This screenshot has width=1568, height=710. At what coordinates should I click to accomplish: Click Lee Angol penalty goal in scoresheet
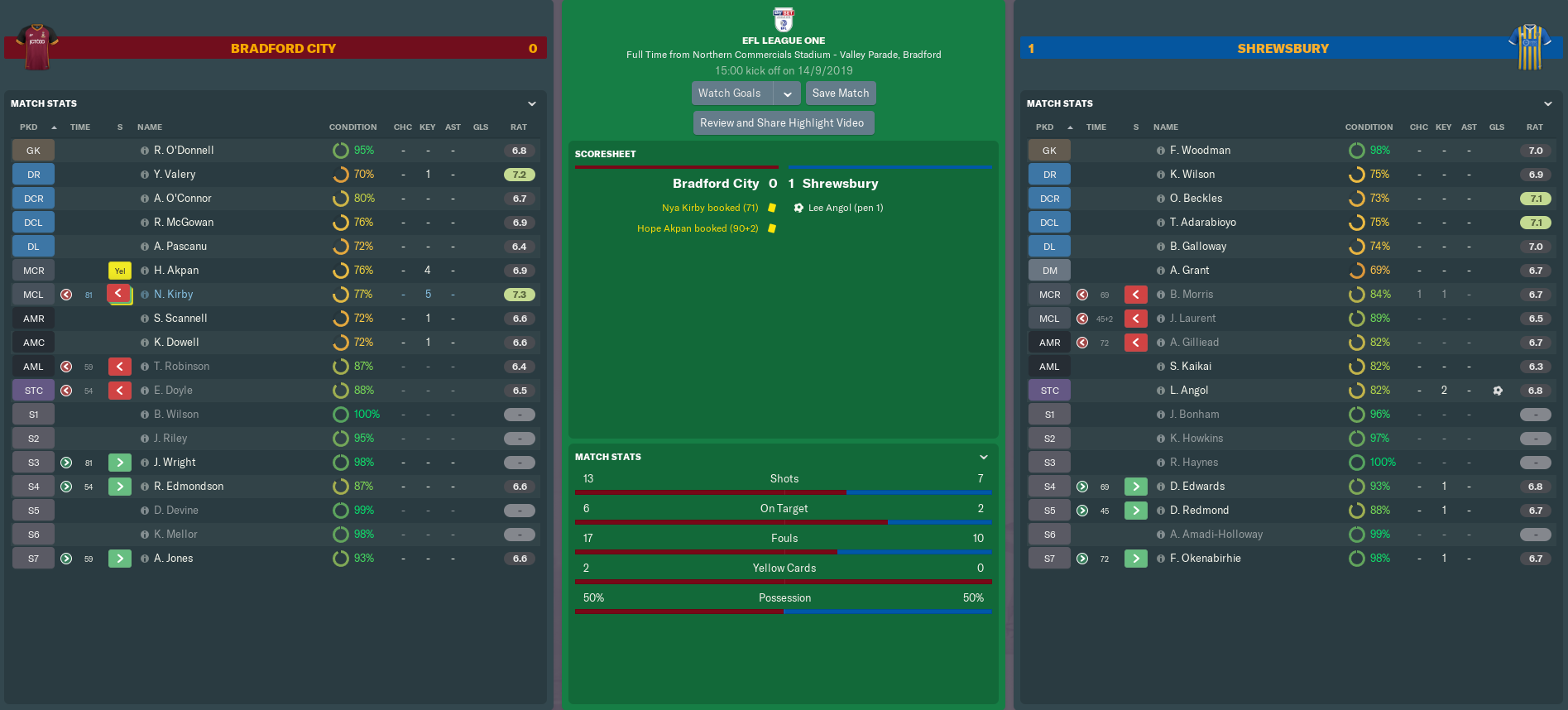tap(845, 209)
